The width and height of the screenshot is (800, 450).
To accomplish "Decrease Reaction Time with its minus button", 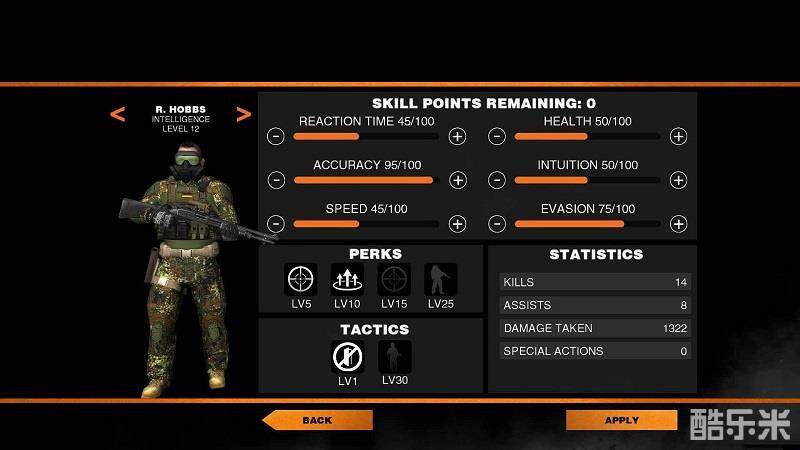I will [277, 136].
